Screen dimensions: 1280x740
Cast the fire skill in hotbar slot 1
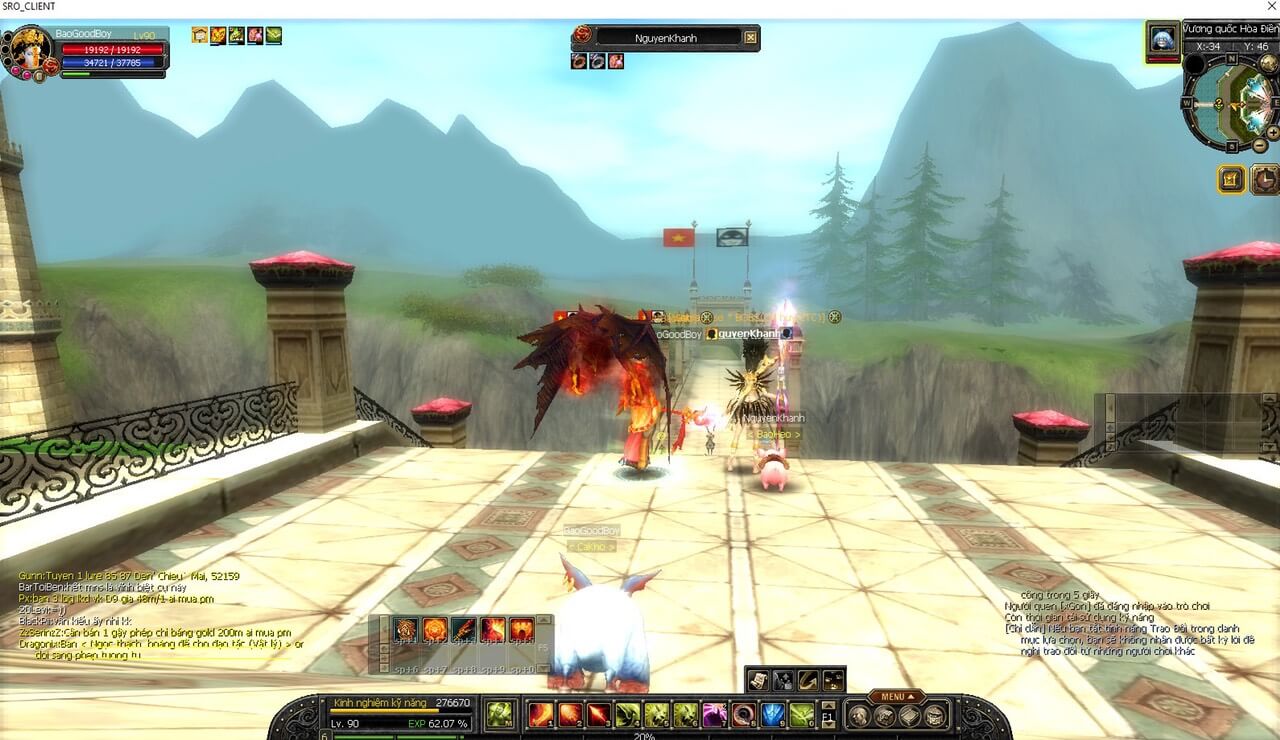pos(539,714)
